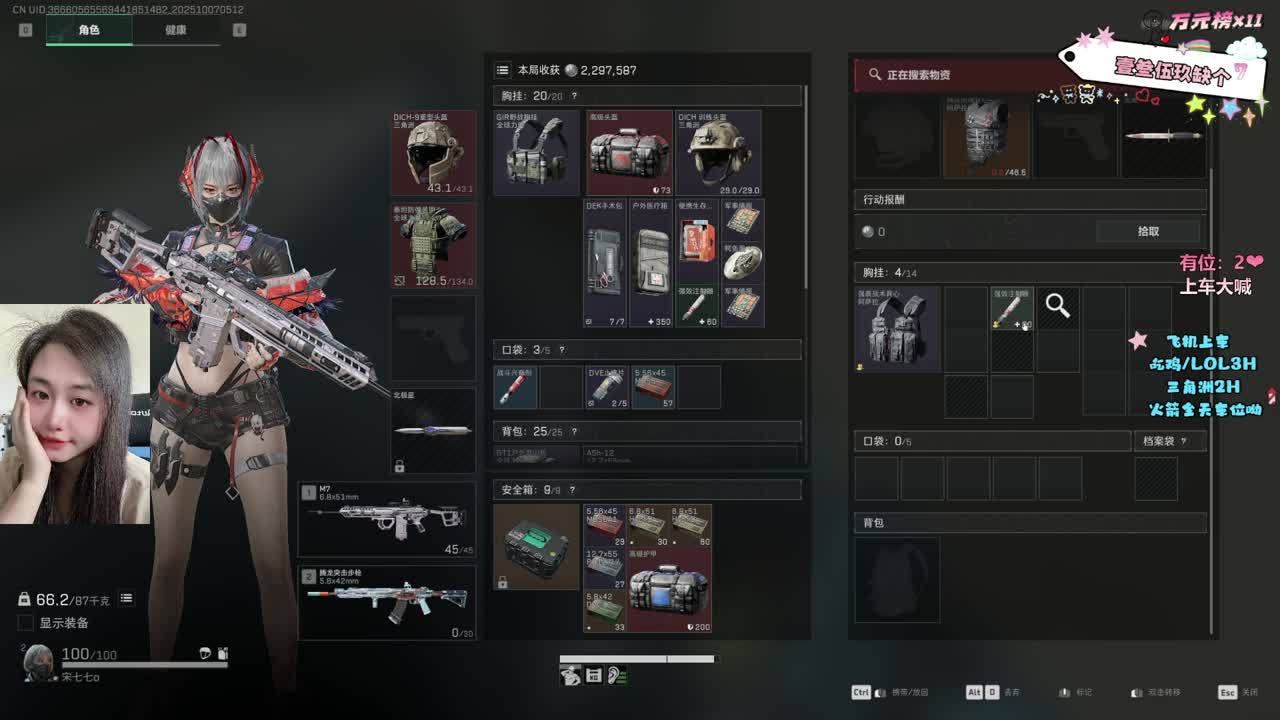Select the equipped 北极星 knife slot
Viewport: 1280px width, 720px height.
433,430
